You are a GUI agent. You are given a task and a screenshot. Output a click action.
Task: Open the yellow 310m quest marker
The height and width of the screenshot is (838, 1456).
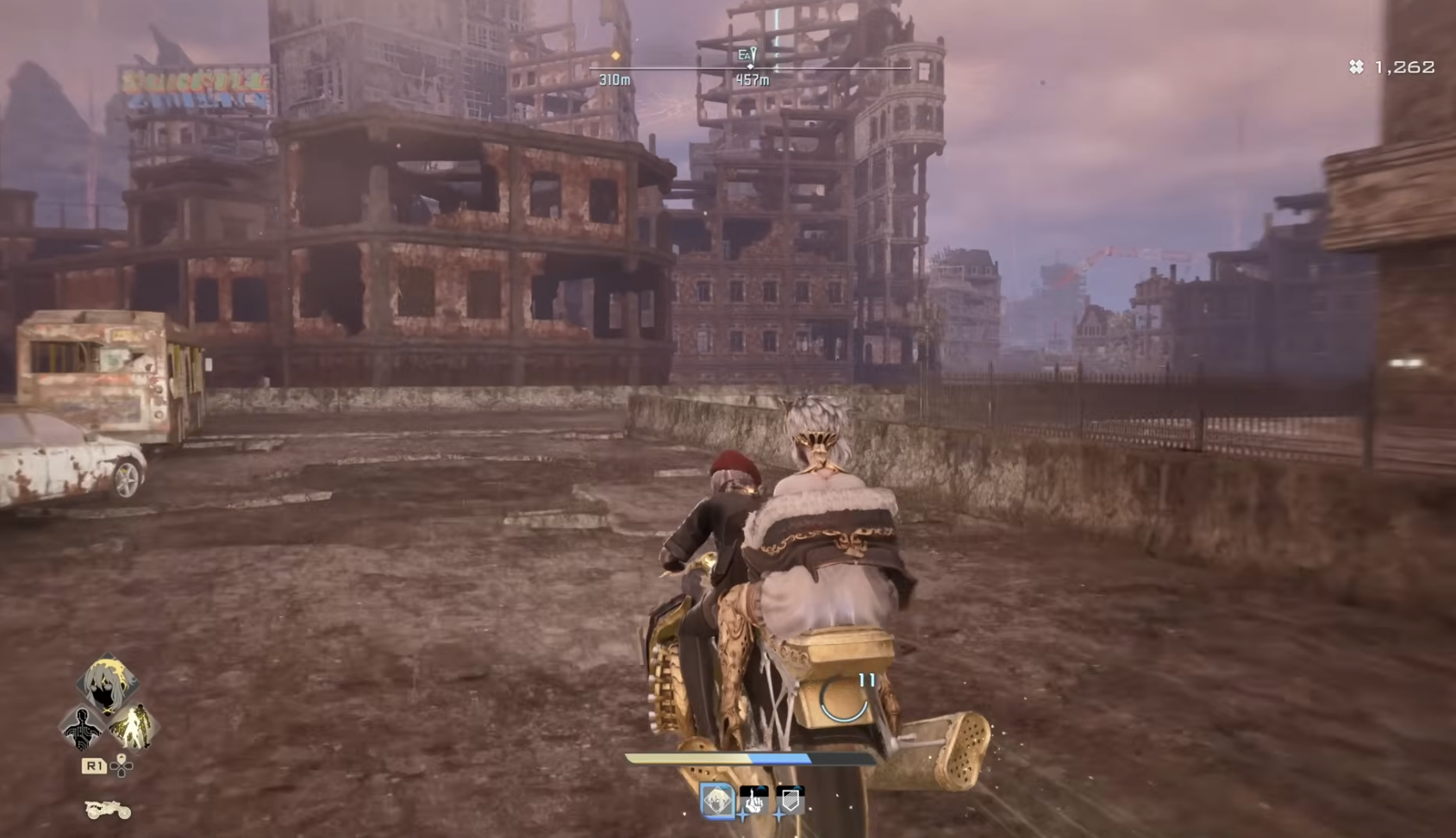tap(616, 56)
